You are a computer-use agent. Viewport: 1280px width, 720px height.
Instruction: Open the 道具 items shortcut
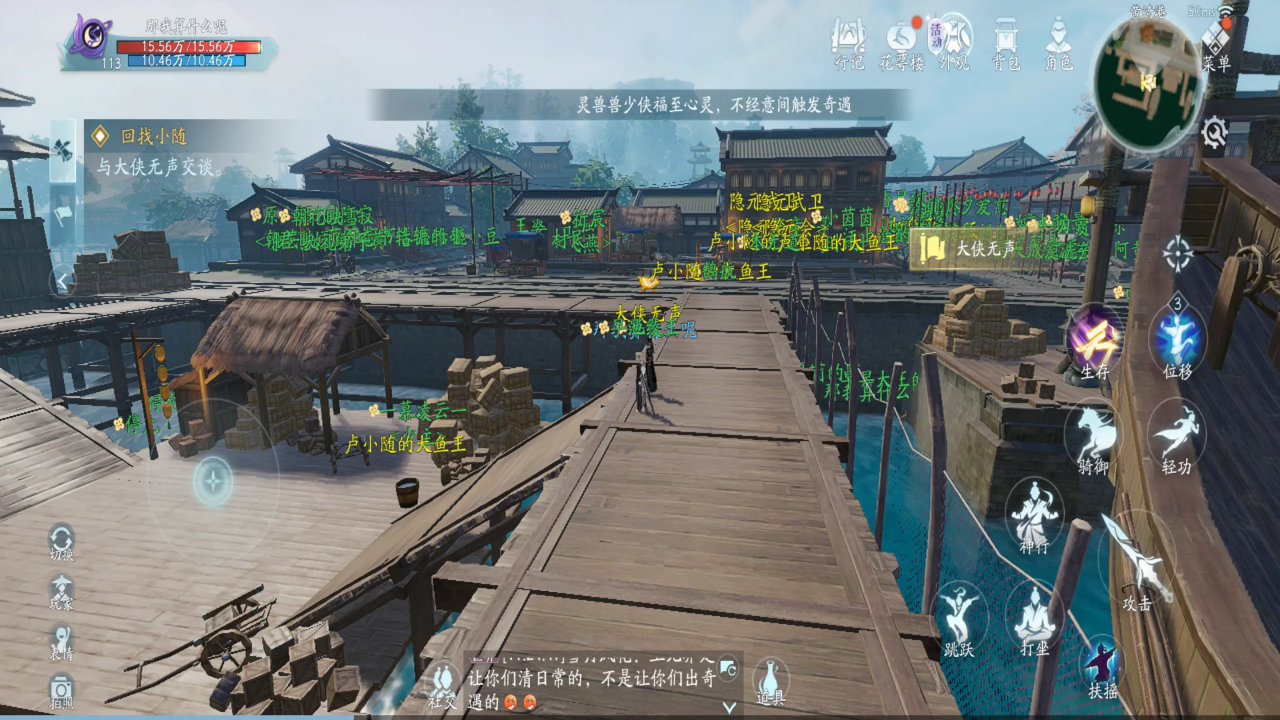click(x=768, y=681)
